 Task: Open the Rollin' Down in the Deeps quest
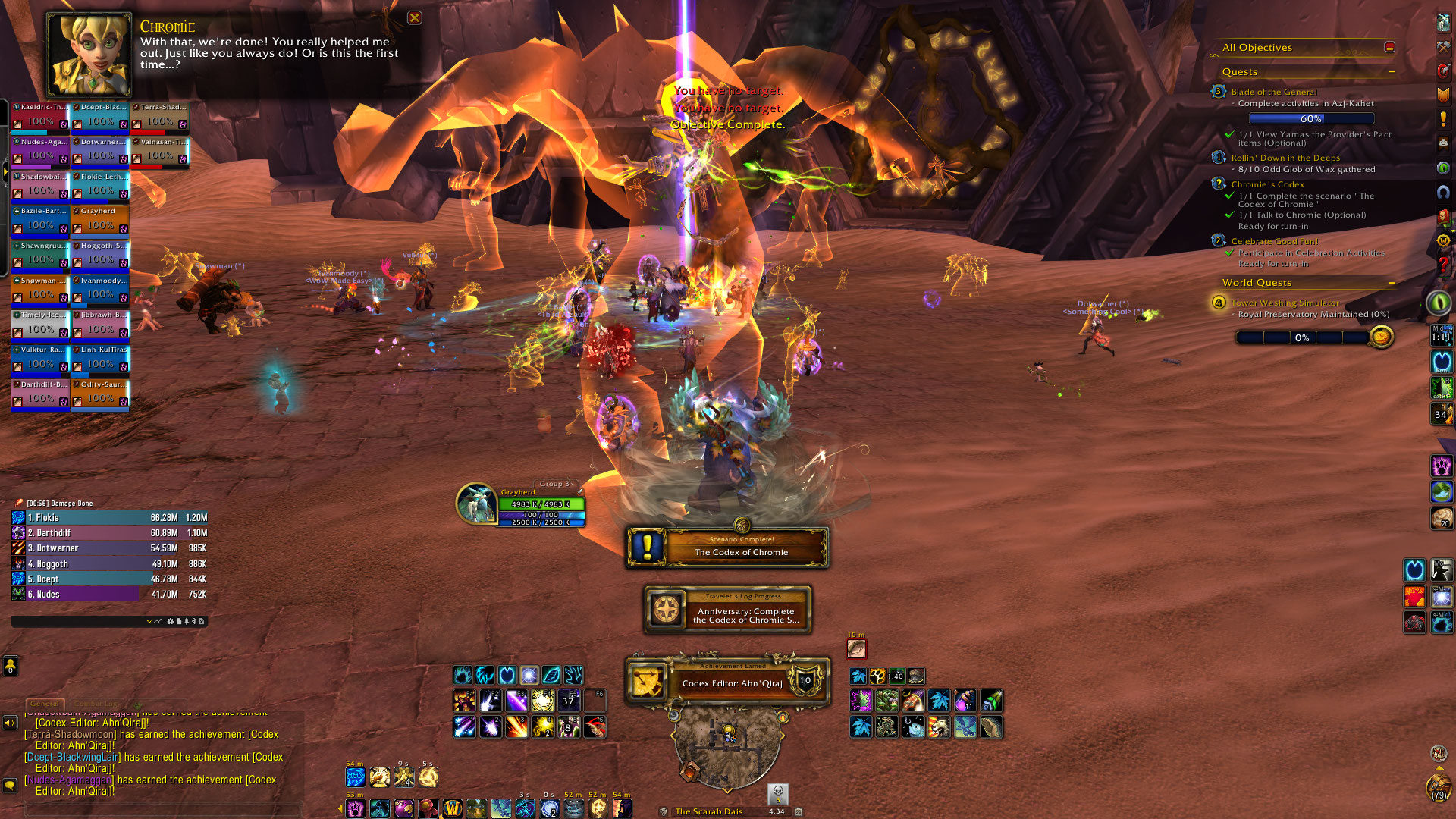1285,158
